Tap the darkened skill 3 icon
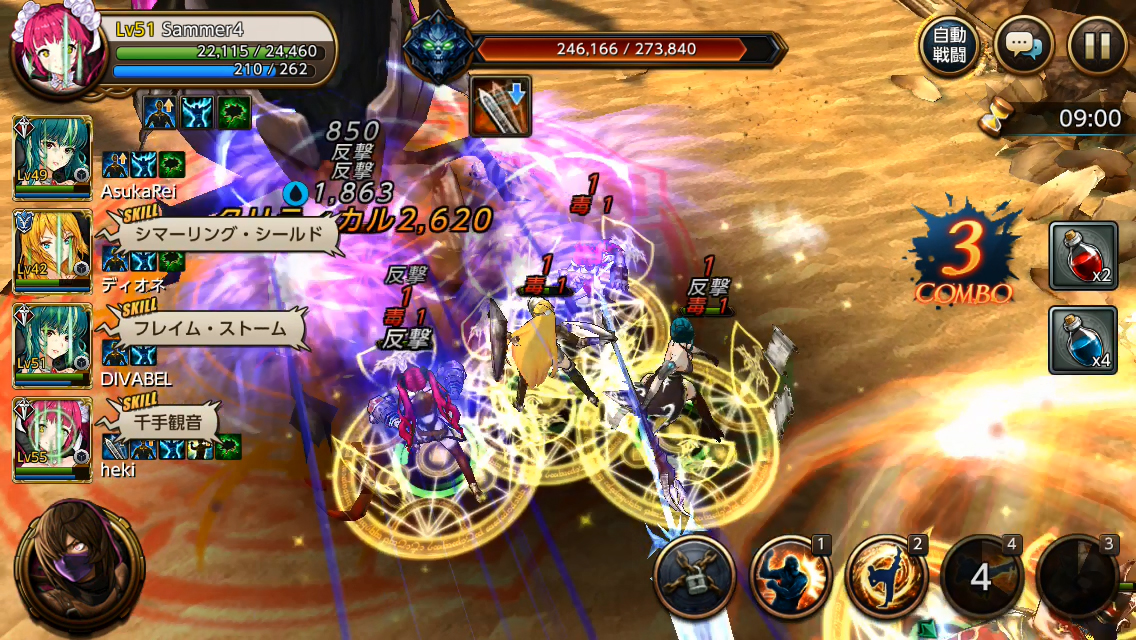 (1076, 577)
